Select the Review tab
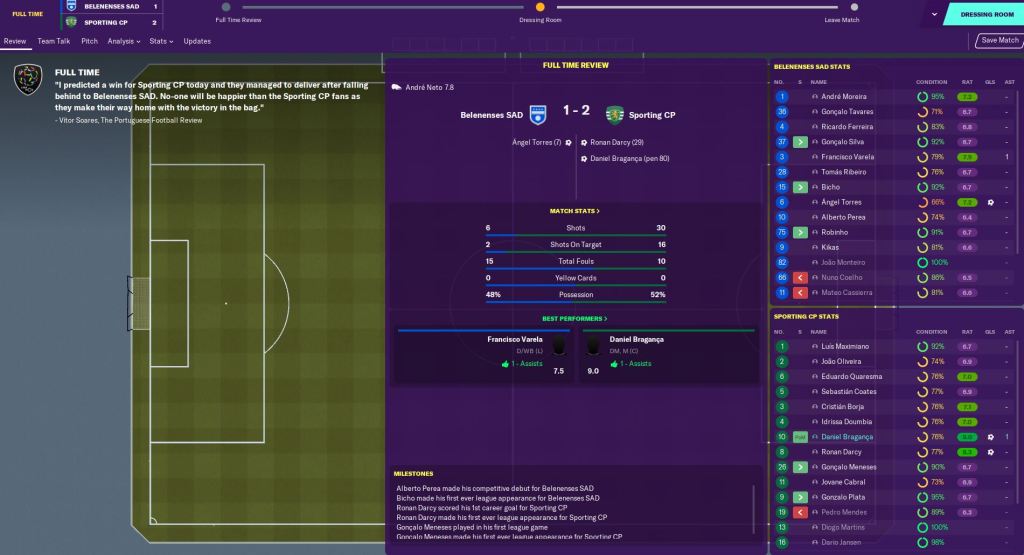 (14, 41)
